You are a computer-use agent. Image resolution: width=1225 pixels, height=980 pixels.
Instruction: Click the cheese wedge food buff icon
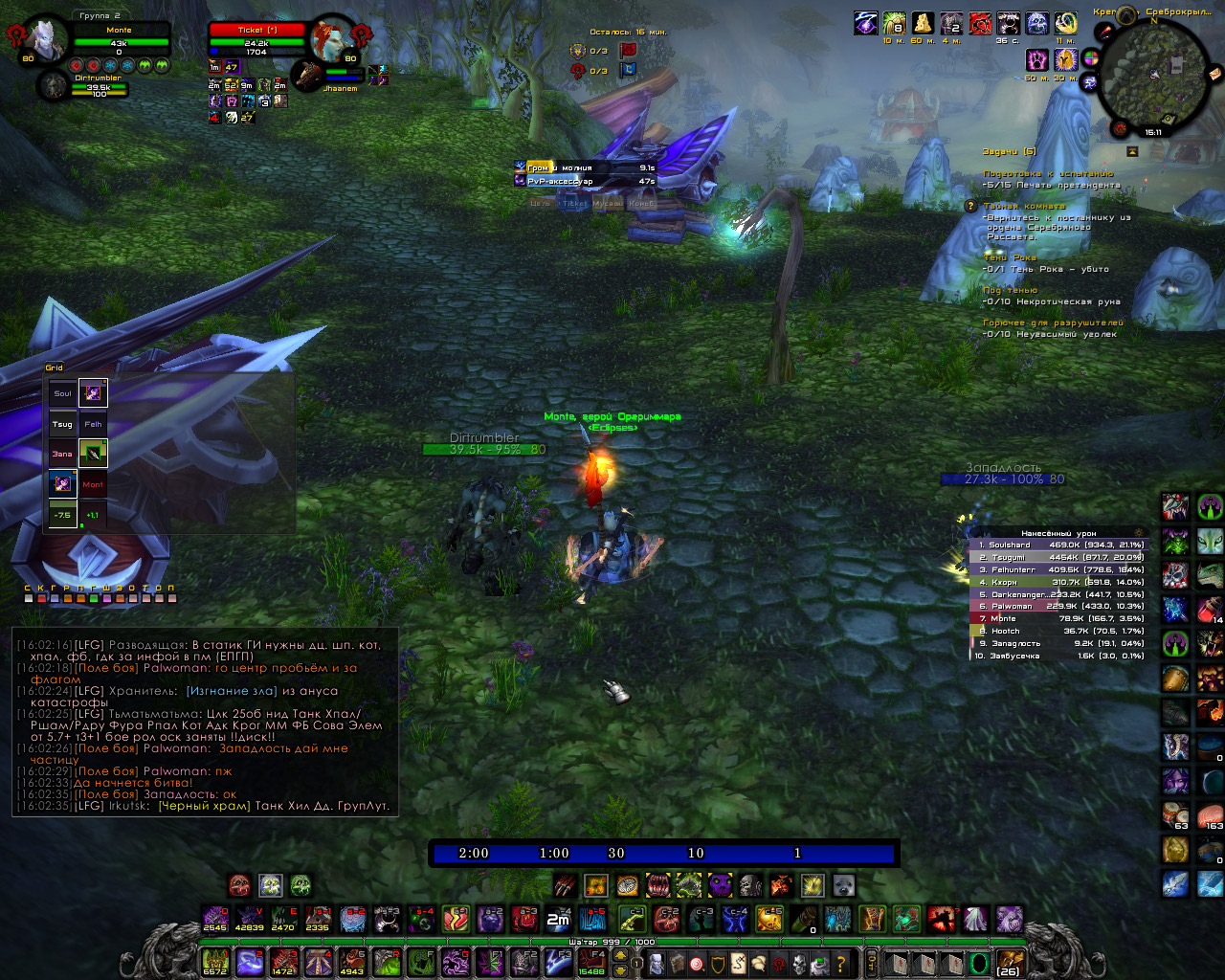923,23
